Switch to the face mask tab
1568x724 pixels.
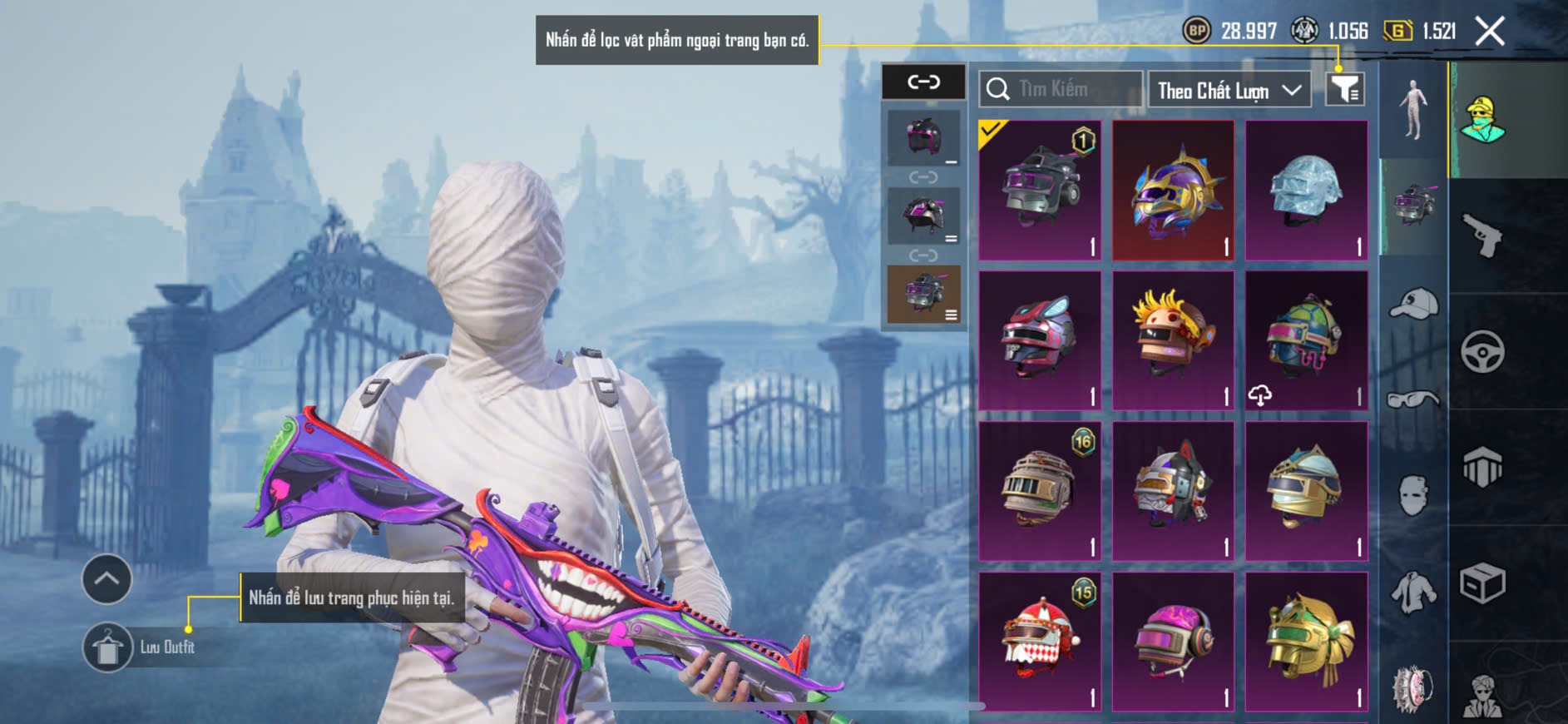1413,495
